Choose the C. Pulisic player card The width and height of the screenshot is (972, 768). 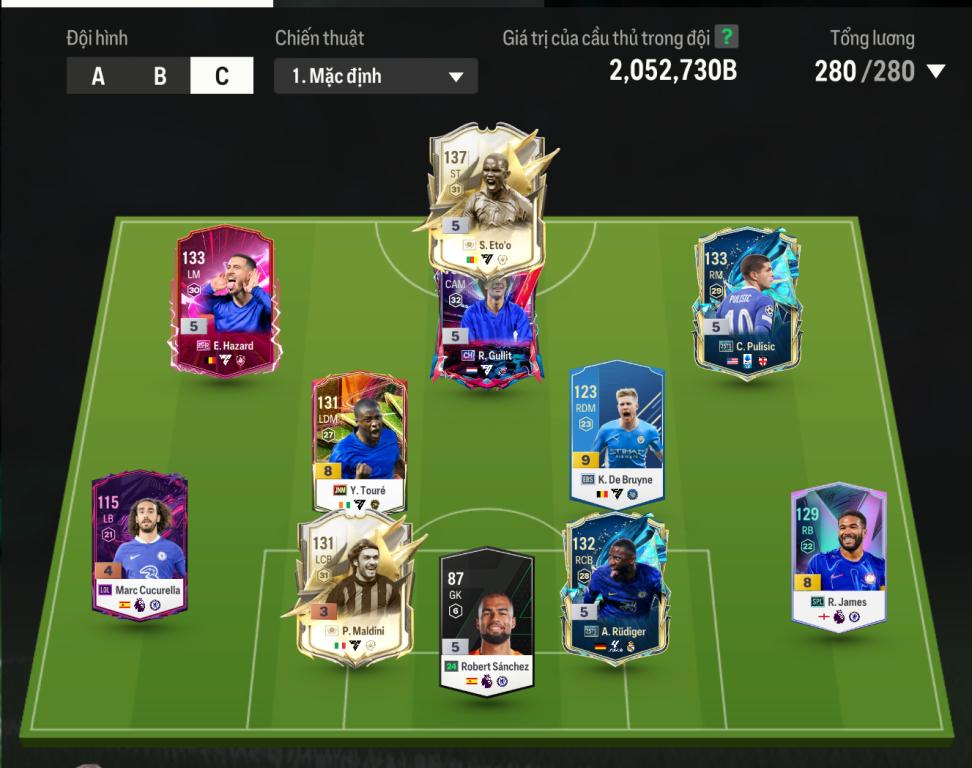point(746,300)
